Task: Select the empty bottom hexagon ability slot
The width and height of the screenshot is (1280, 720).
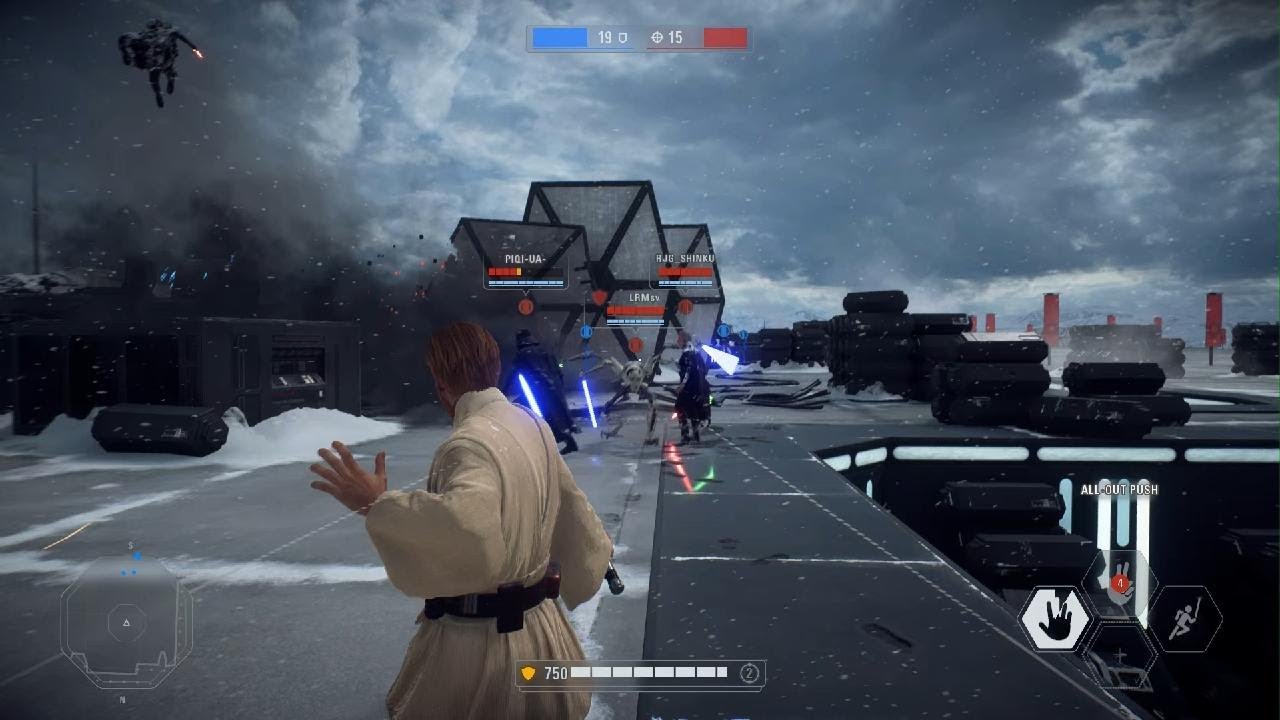Action: [x=1120, y=657]
